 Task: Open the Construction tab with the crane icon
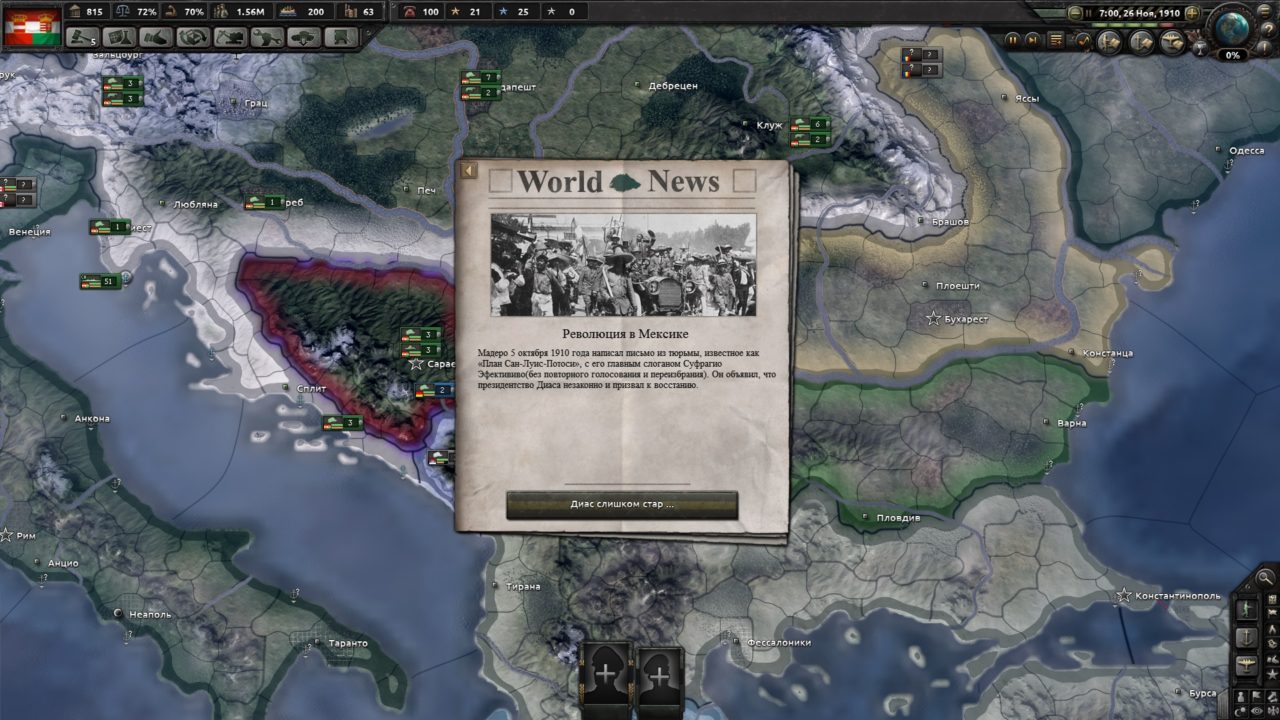click(x=230, y=37)
